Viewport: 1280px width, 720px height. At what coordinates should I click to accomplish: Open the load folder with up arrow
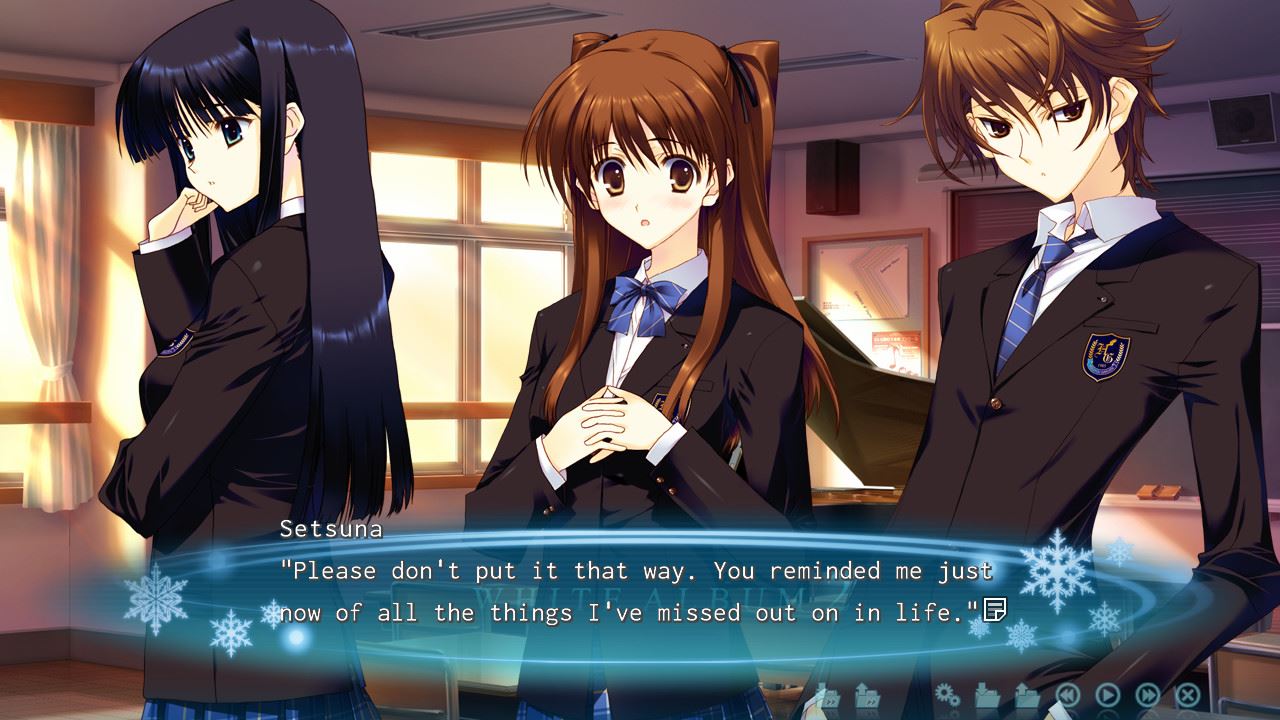pyautogui.click(x=1027, y=693)
